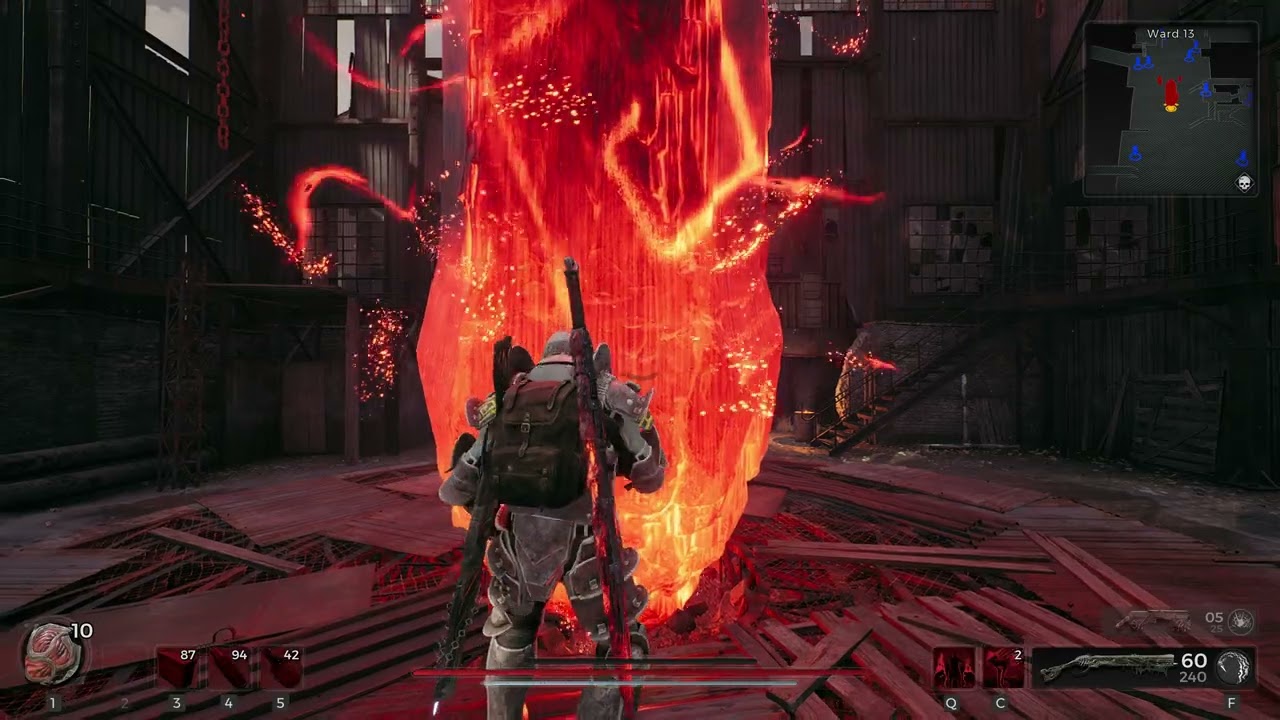Viewport: 1280px width, 720px height.
Task: Select the consumable slot showing 94
Action: pyautogui.click(x=228, y=668)
